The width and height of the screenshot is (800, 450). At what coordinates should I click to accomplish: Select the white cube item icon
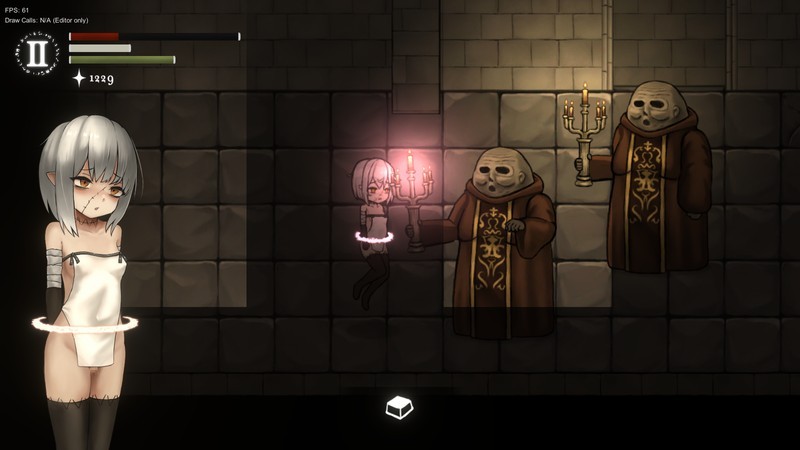coord(399,407)
